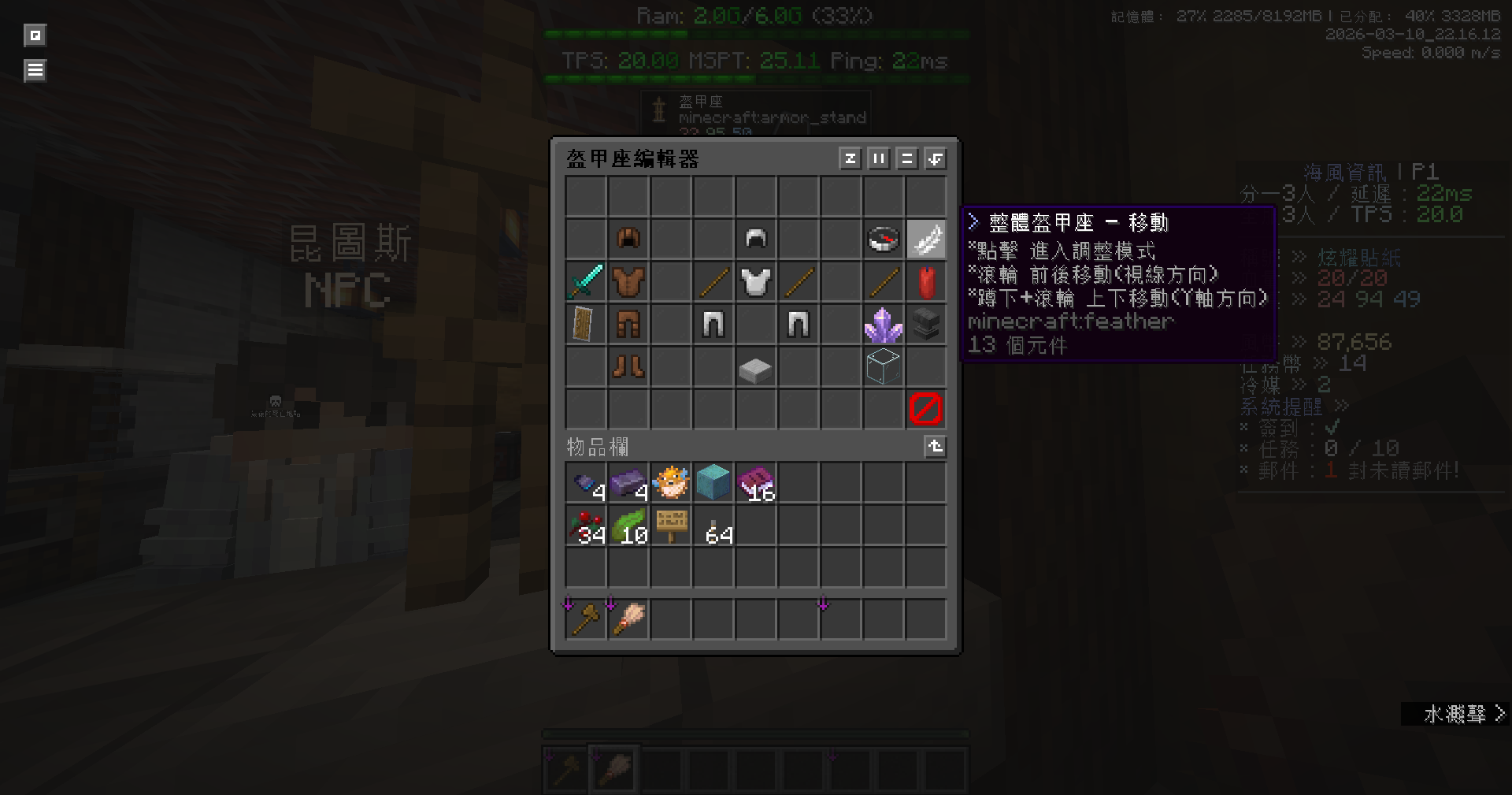Click the purple amethyst cluster item
1512x795 pixels.
(883, 324)
